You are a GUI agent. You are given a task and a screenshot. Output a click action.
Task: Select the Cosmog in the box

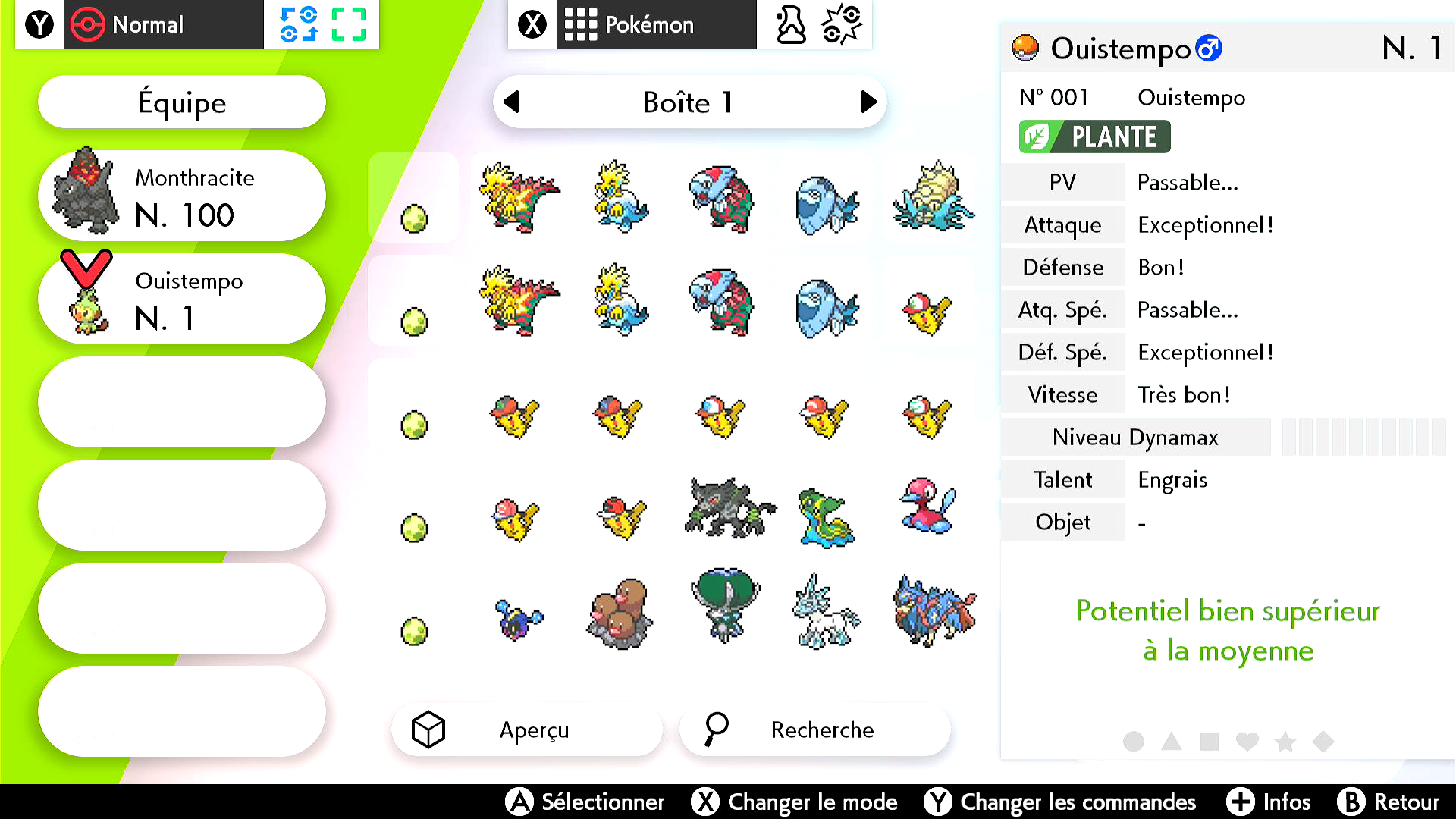pos(518,619)
